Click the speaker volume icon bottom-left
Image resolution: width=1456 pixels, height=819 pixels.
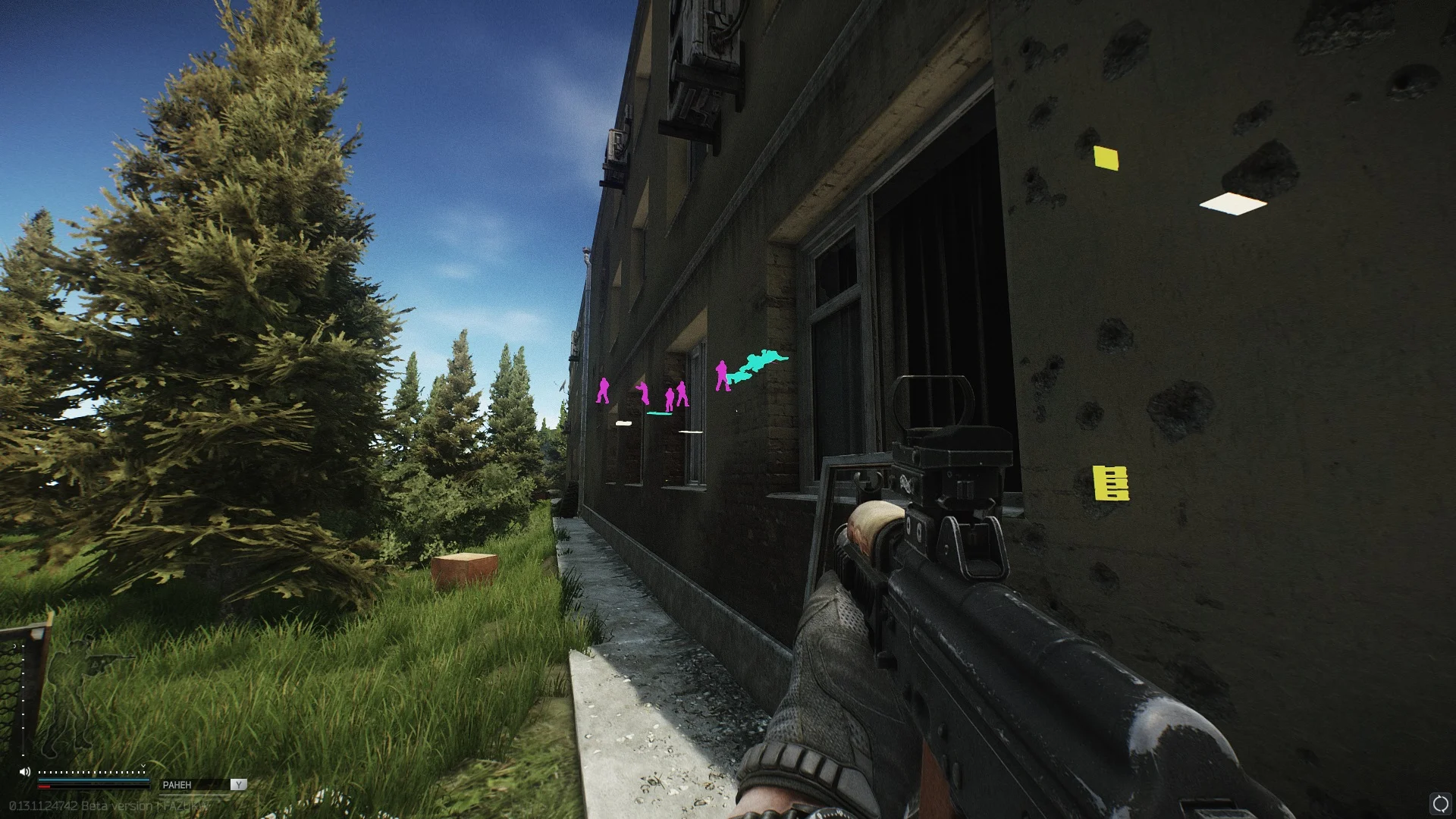coord(24,772)
